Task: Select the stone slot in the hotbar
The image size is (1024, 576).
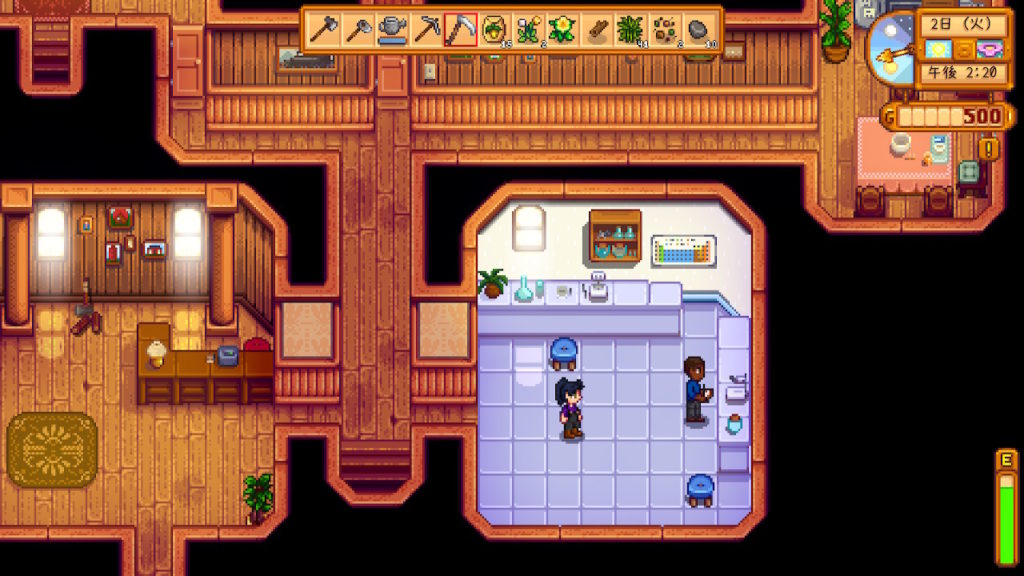Action: click(x=700, y=29)
